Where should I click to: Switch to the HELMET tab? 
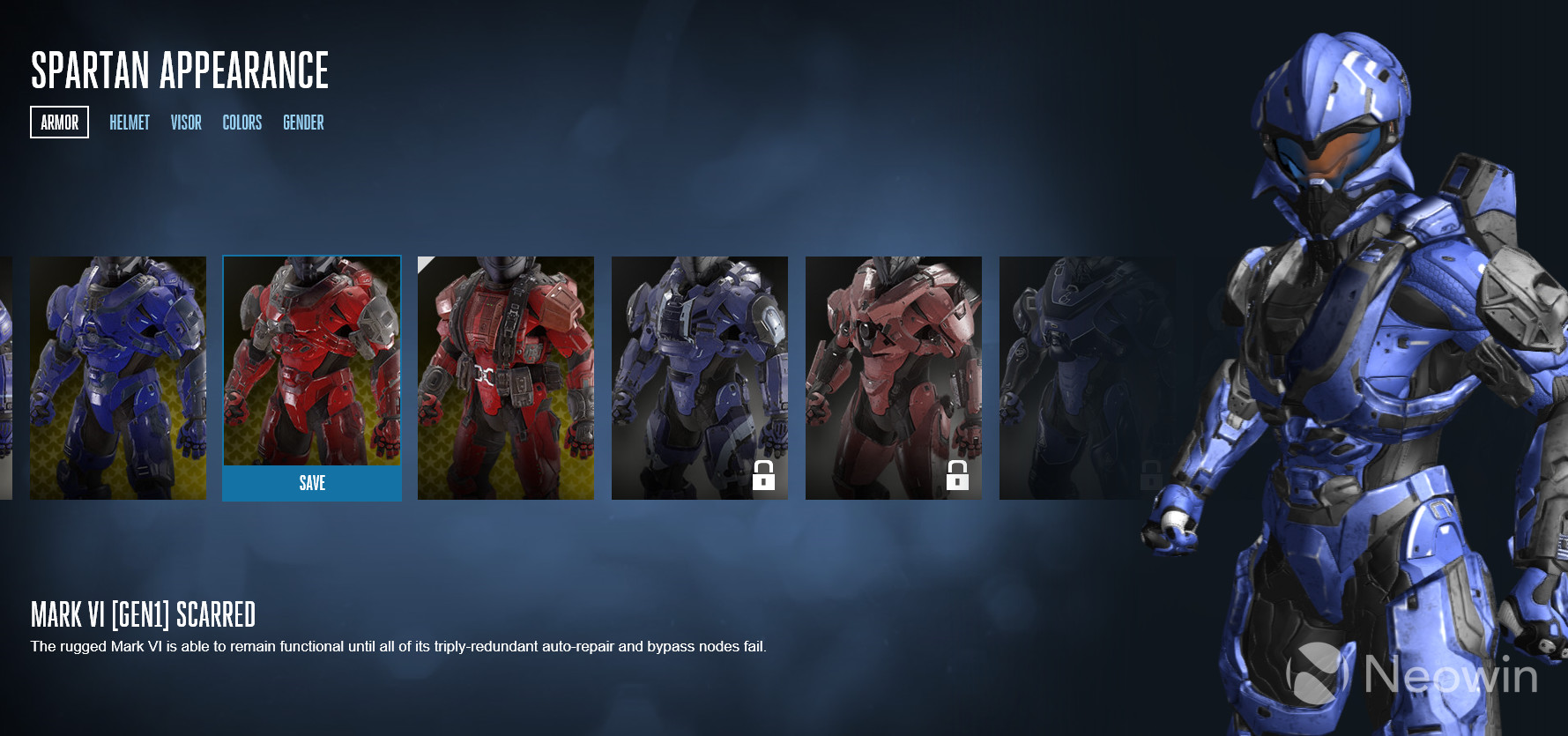pyautogui.click(x=129, y=123)
